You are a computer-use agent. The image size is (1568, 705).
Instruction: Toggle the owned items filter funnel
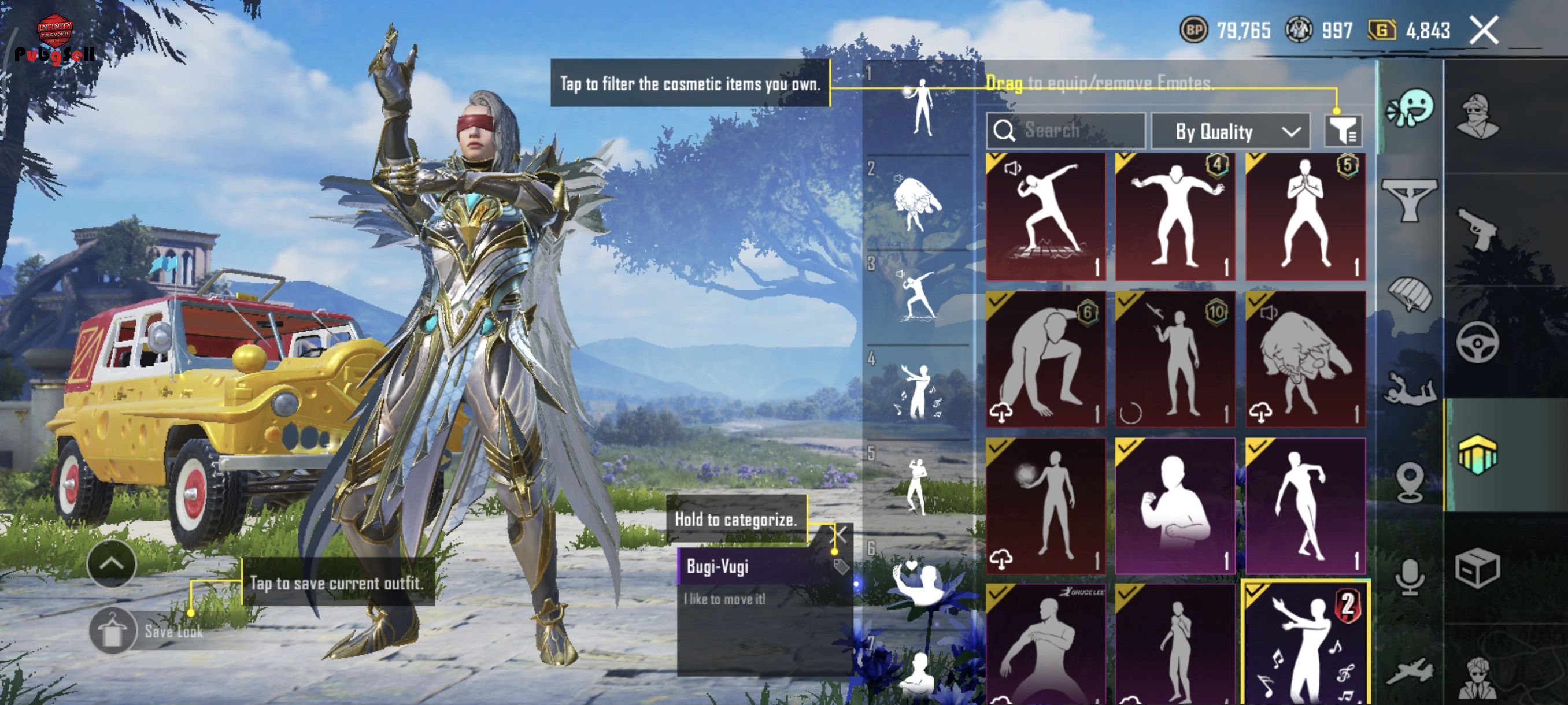pyautogui.click(x=1343, y=130)
